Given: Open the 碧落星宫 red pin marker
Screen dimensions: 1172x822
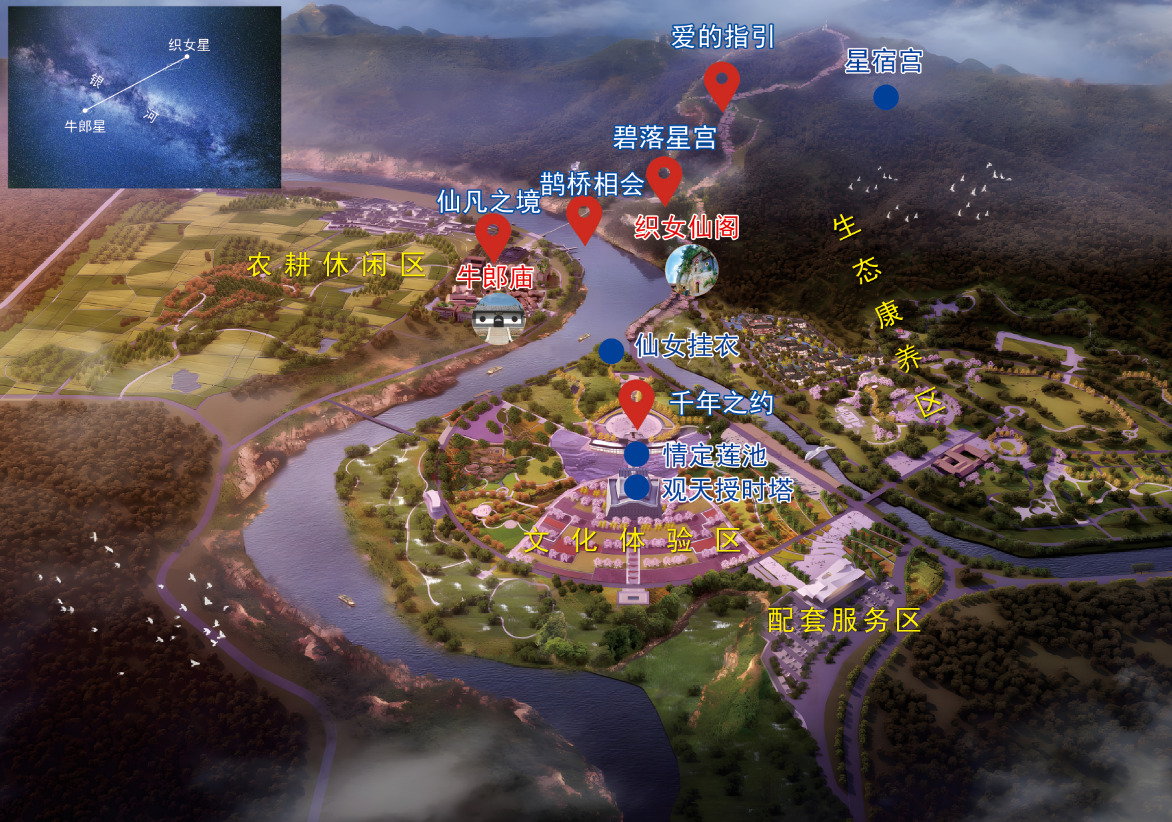Looking at the screenshot, I should coord(664,177).
